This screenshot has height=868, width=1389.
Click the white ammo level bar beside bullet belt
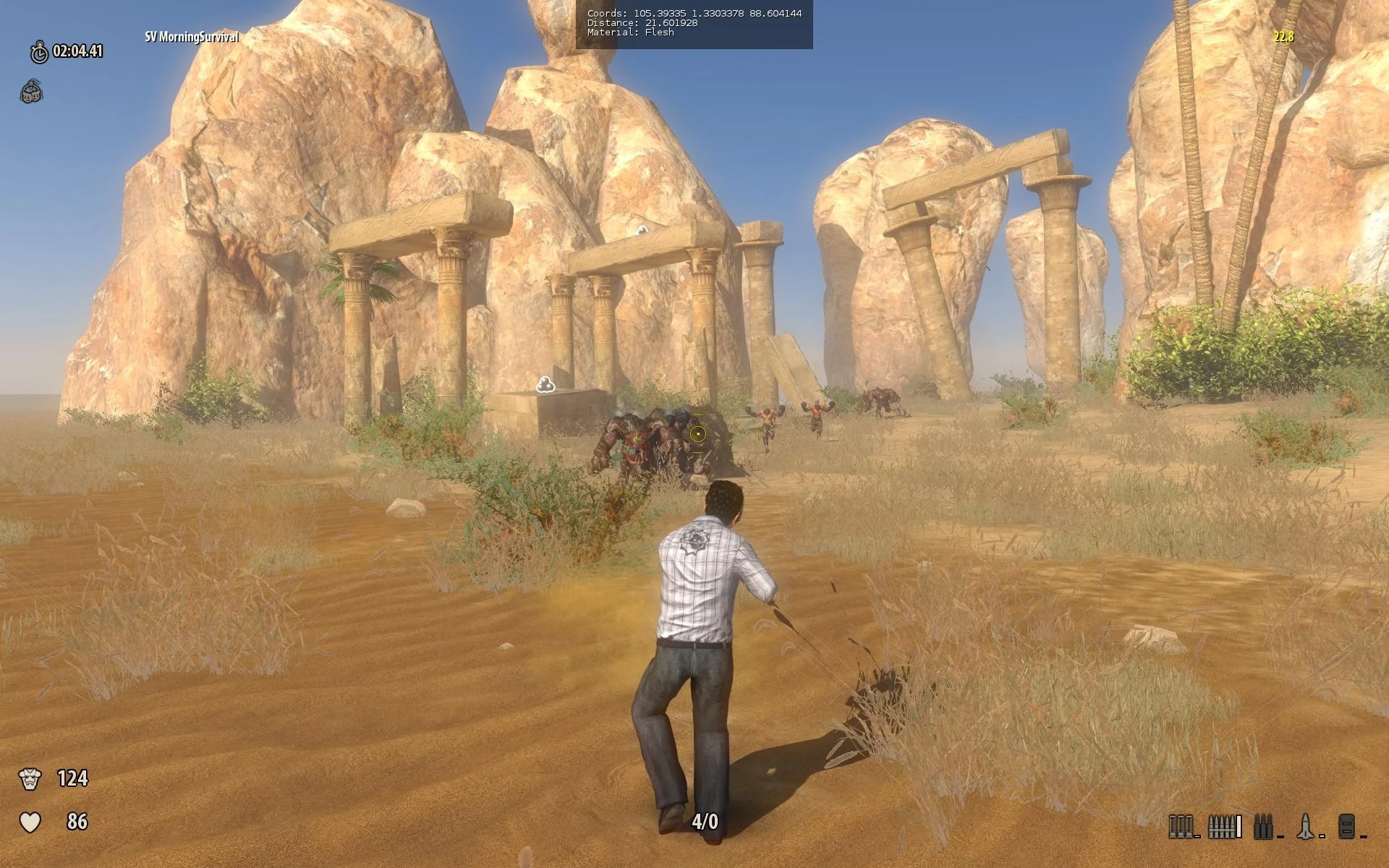(x=1239, y=826)
